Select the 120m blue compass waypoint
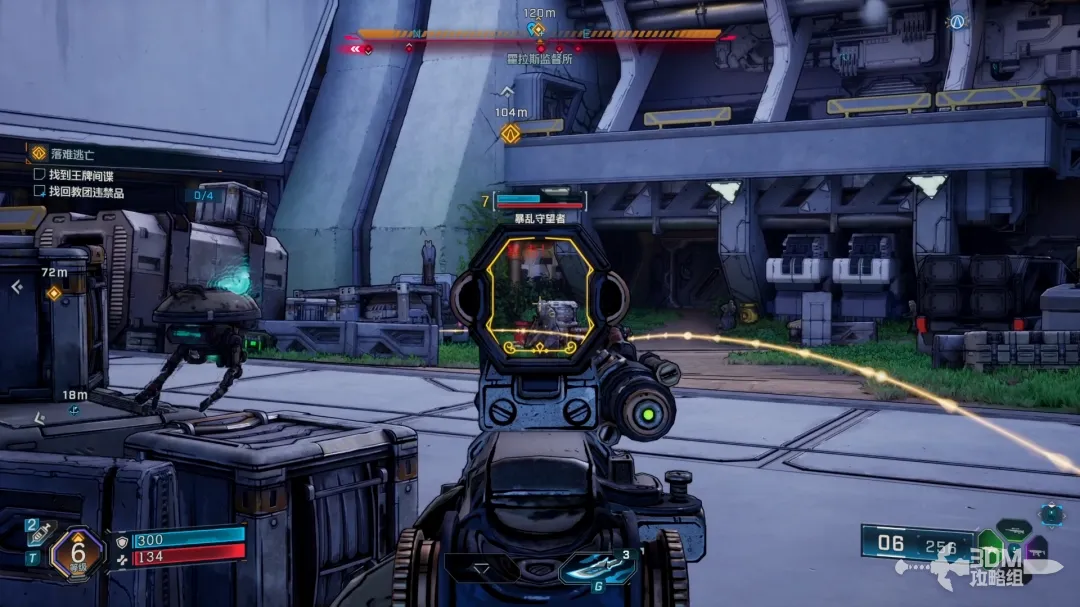 (x=538, y=29)
